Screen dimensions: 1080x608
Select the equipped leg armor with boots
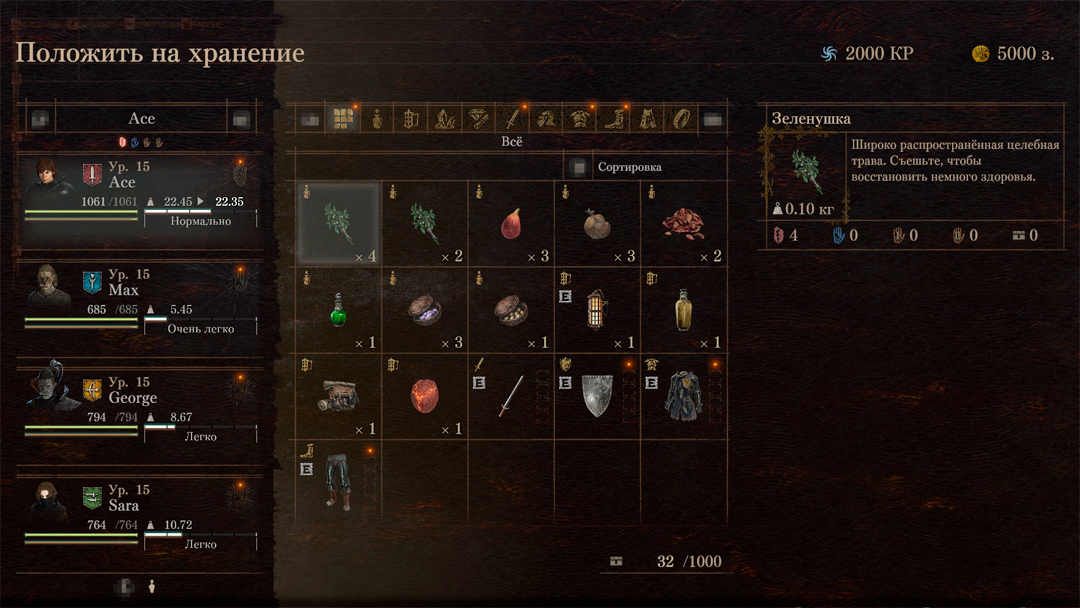click(x=337, y=482)
